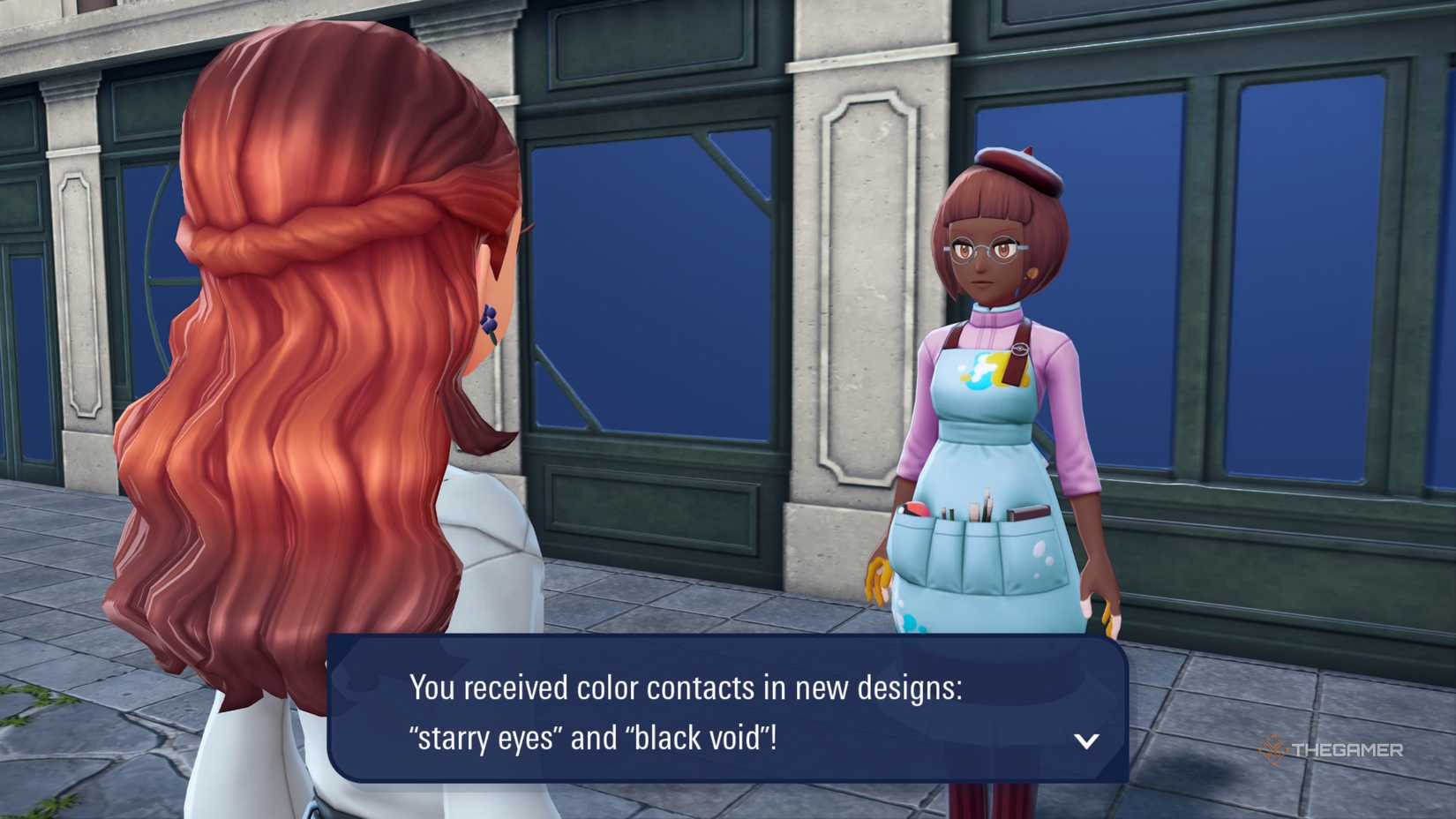Click the Poké Ball in the apron pocket
This screenshot has height=819, width=1456.
click(913, 510)
